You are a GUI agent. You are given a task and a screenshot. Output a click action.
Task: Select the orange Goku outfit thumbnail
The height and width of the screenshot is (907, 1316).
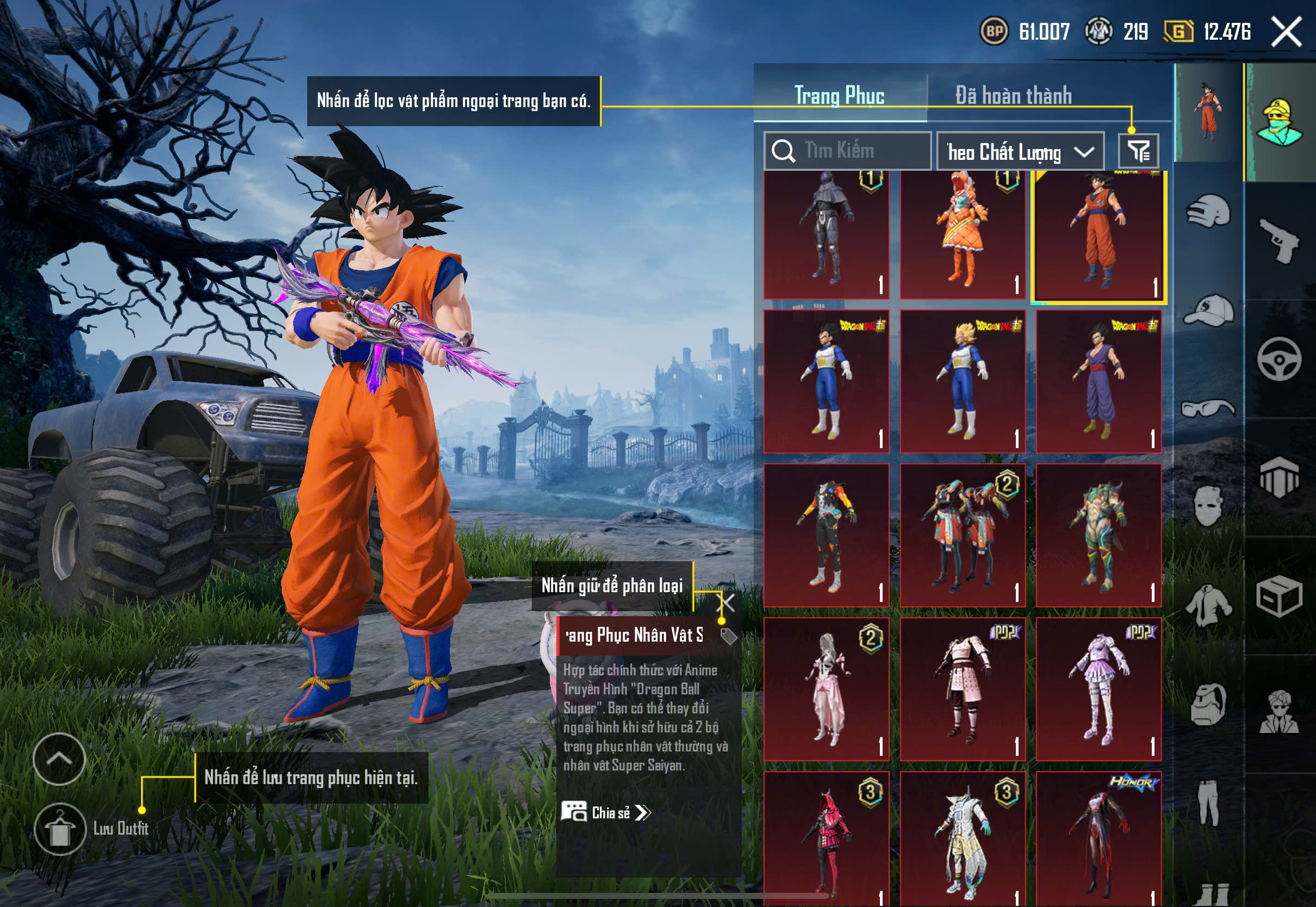coord(1098,236)
